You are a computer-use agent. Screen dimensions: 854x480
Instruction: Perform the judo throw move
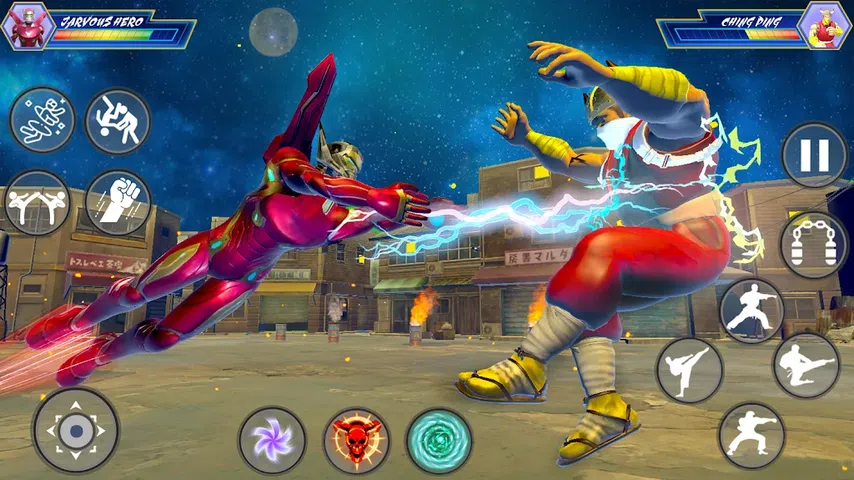click(118, 121)
